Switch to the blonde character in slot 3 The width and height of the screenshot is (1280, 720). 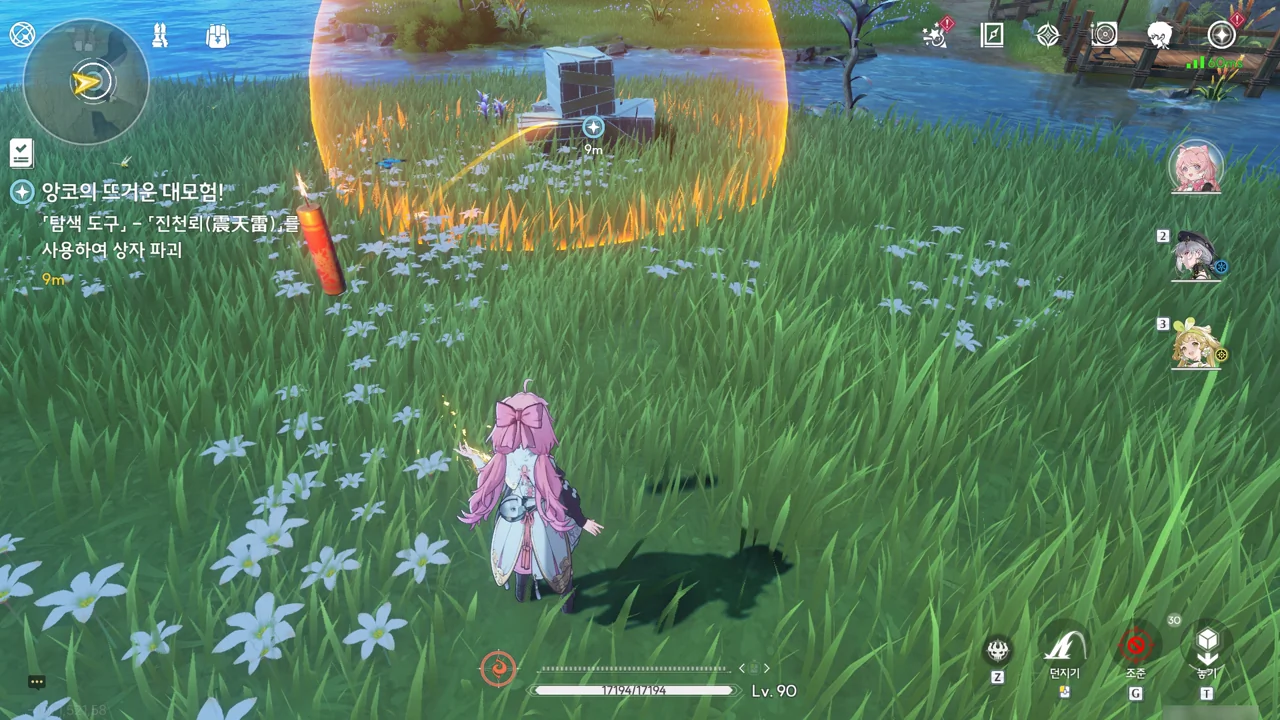(x=1197, y=344)
